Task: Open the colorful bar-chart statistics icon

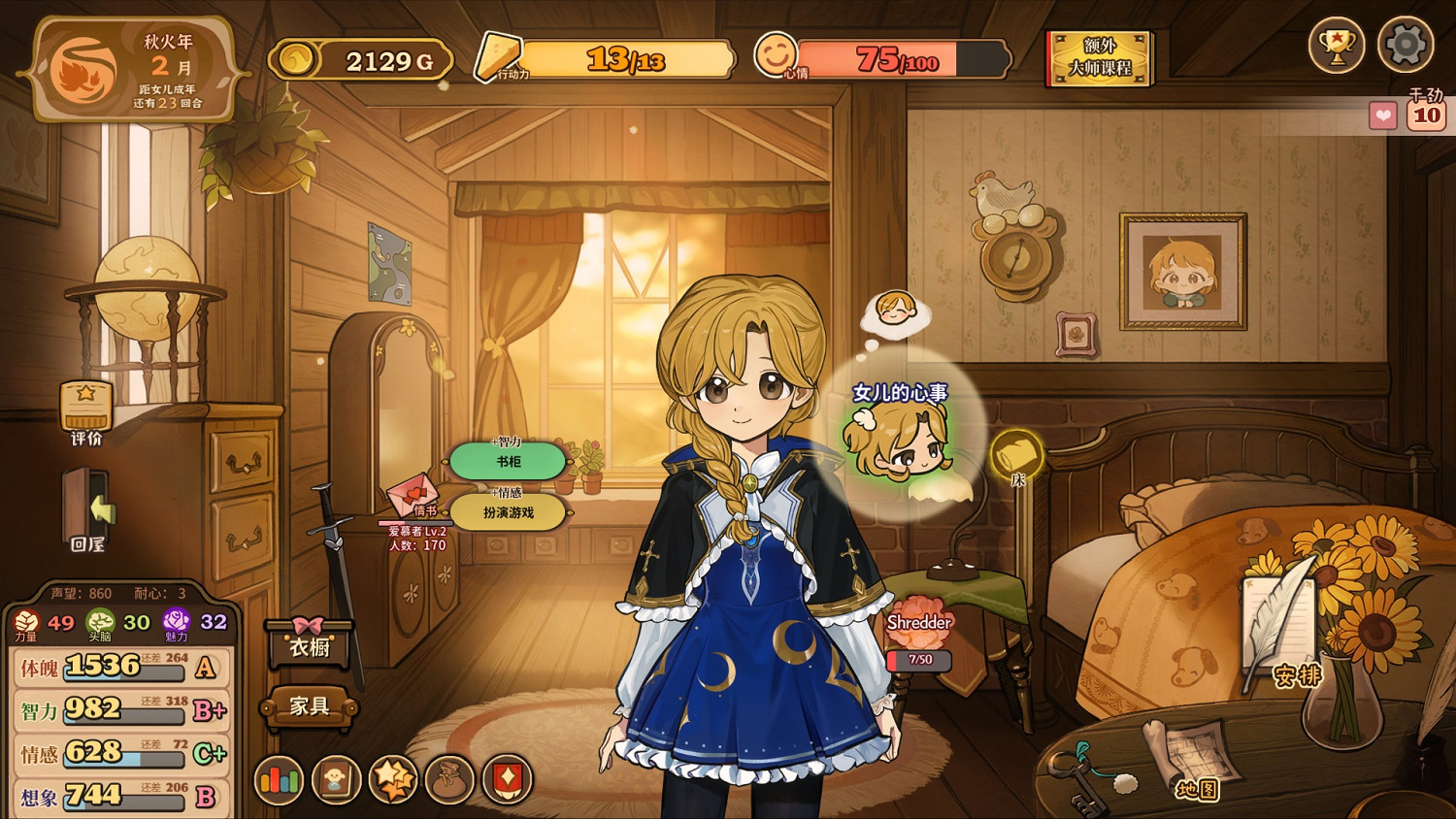Action: (x=279, y=779)
